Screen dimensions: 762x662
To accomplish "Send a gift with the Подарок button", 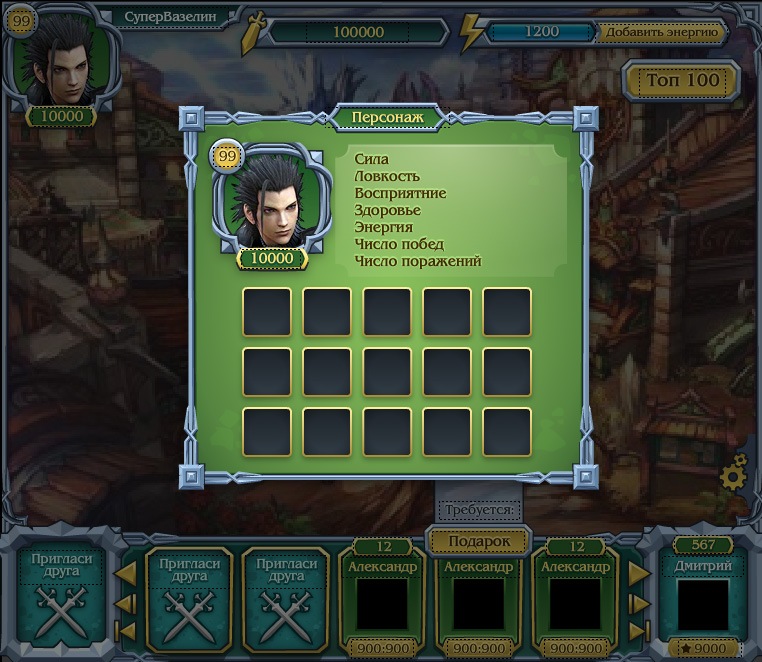I will 479,541.
